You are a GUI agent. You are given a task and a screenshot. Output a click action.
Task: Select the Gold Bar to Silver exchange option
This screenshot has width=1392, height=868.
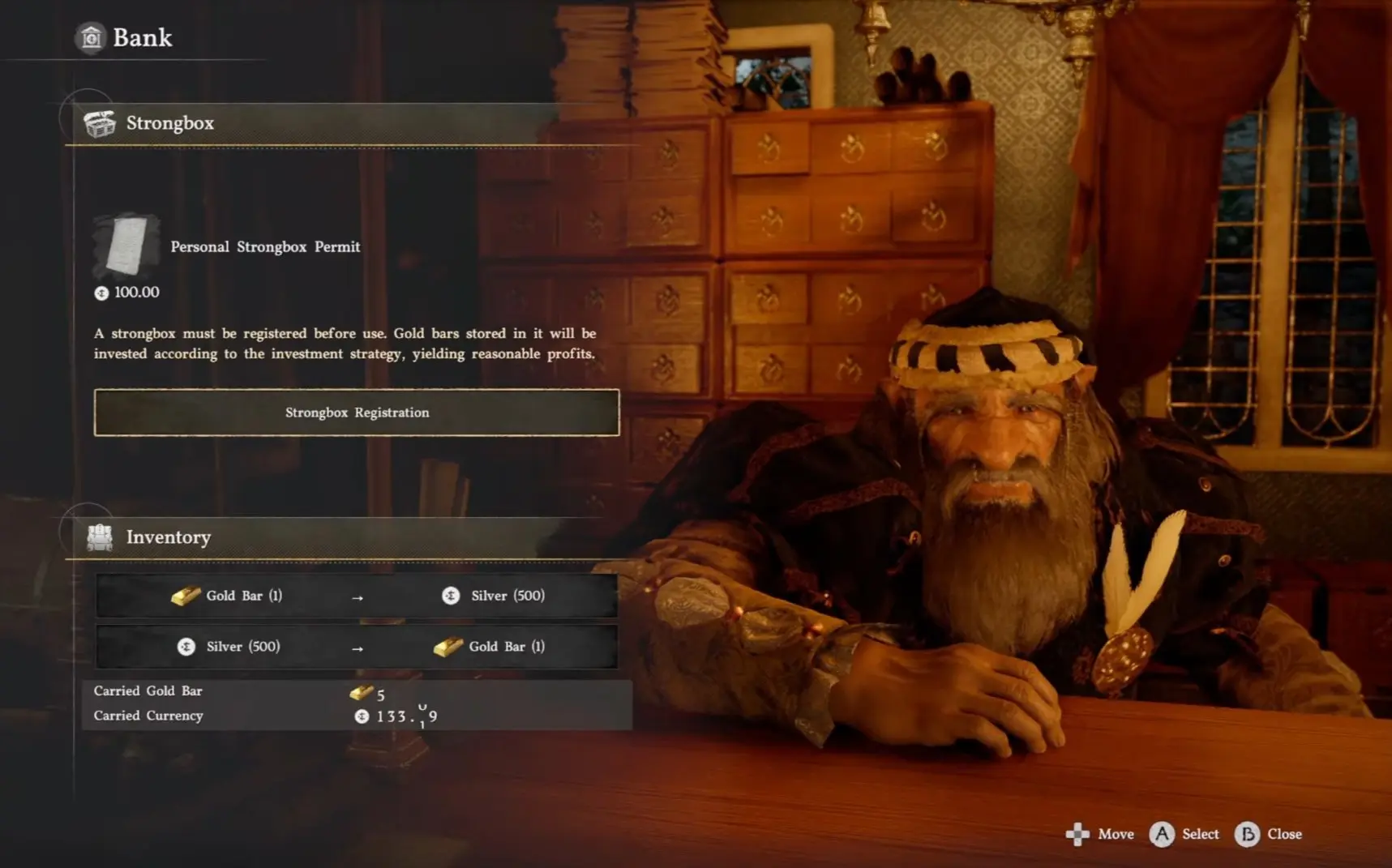tap(356, 595)
